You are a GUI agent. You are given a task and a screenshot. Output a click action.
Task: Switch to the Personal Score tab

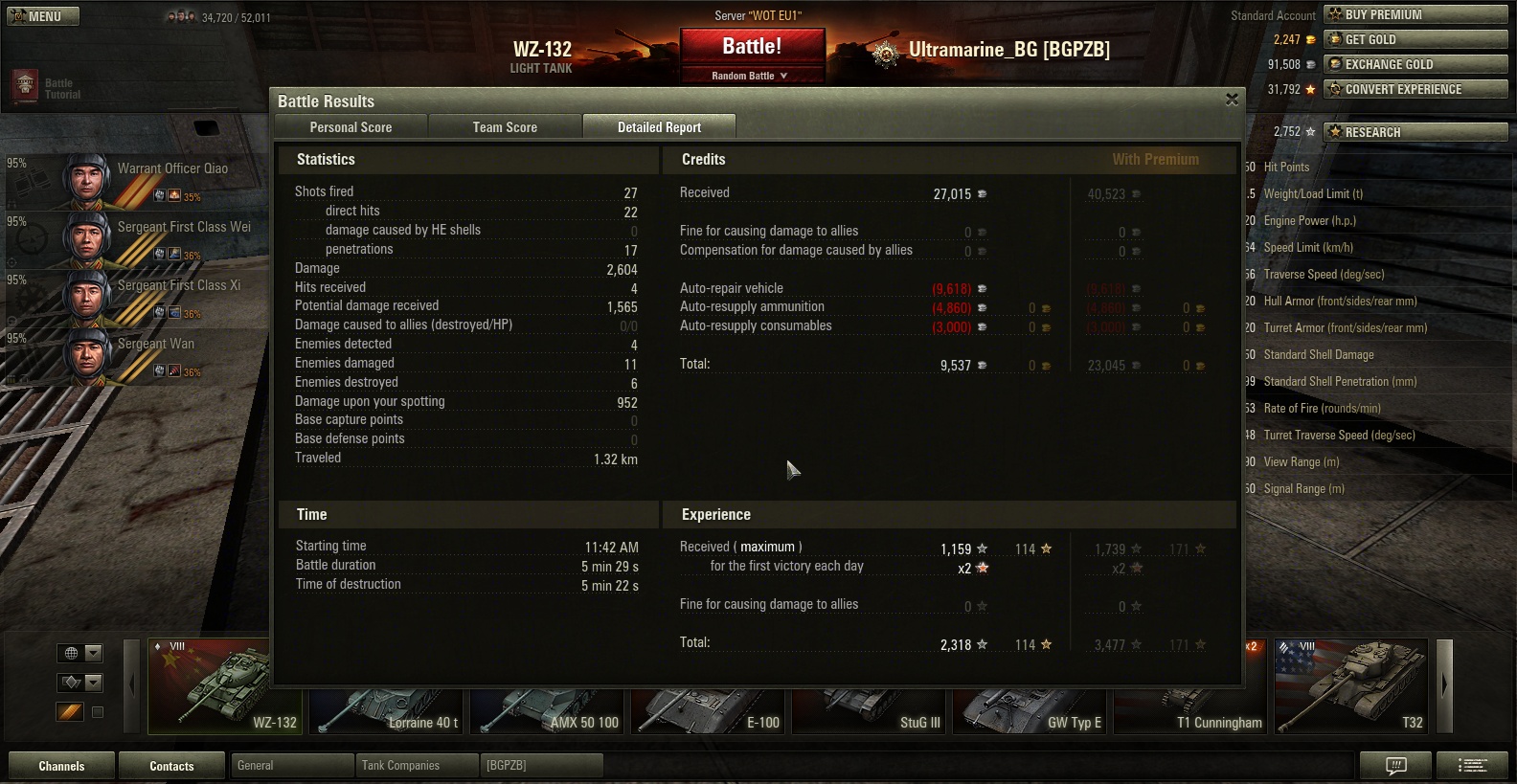[351, 127]
